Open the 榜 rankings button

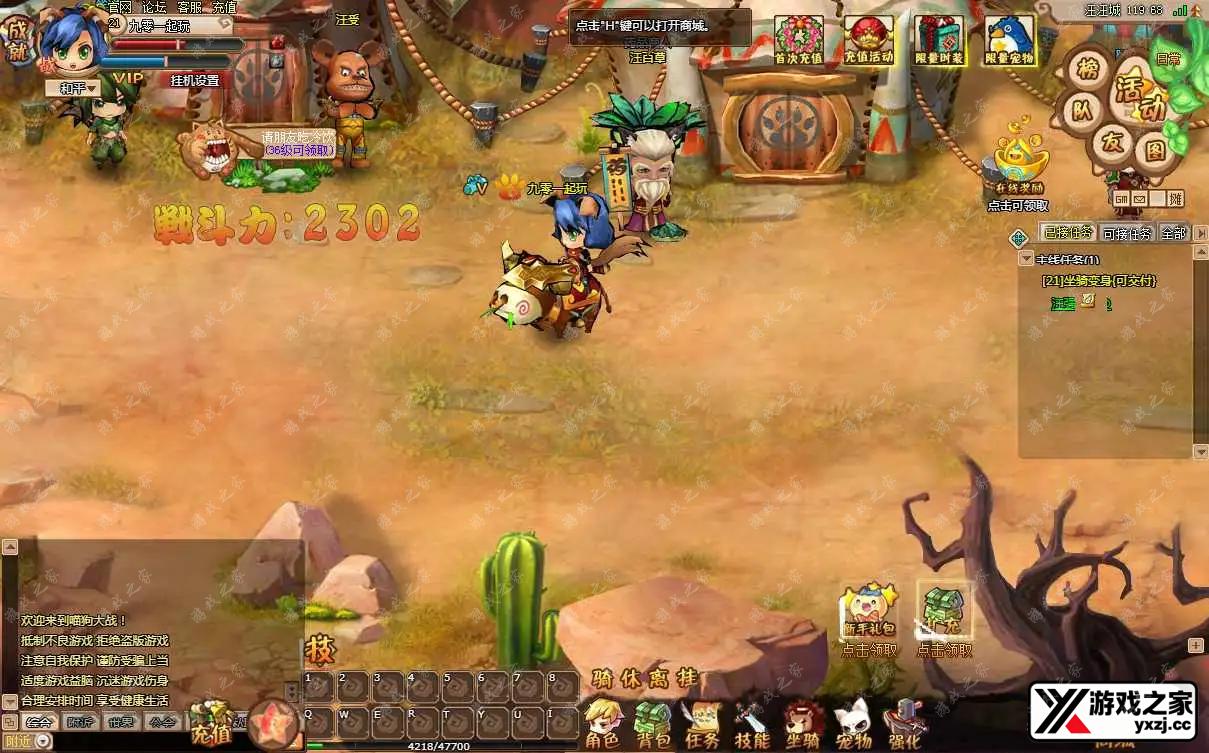coord(1086,69)
